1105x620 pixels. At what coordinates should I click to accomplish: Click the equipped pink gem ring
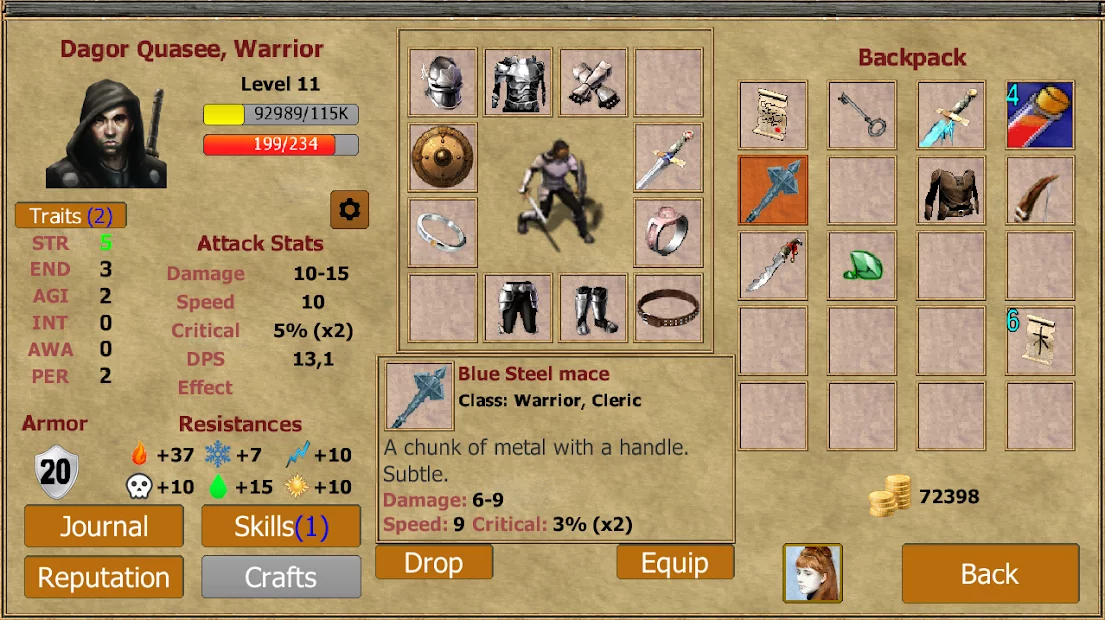(x=668, y=233)
